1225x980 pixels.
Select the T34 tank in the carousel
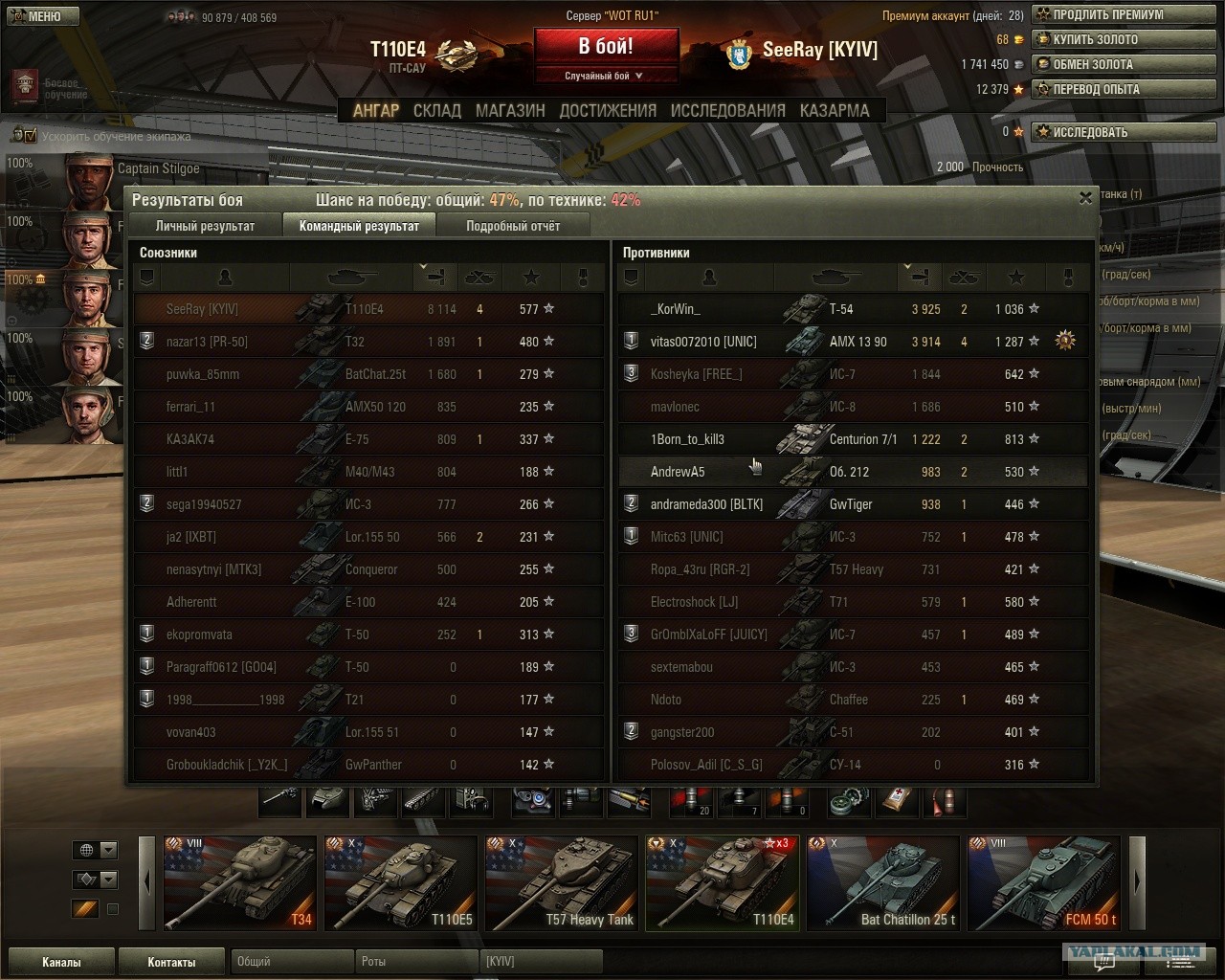240,882
